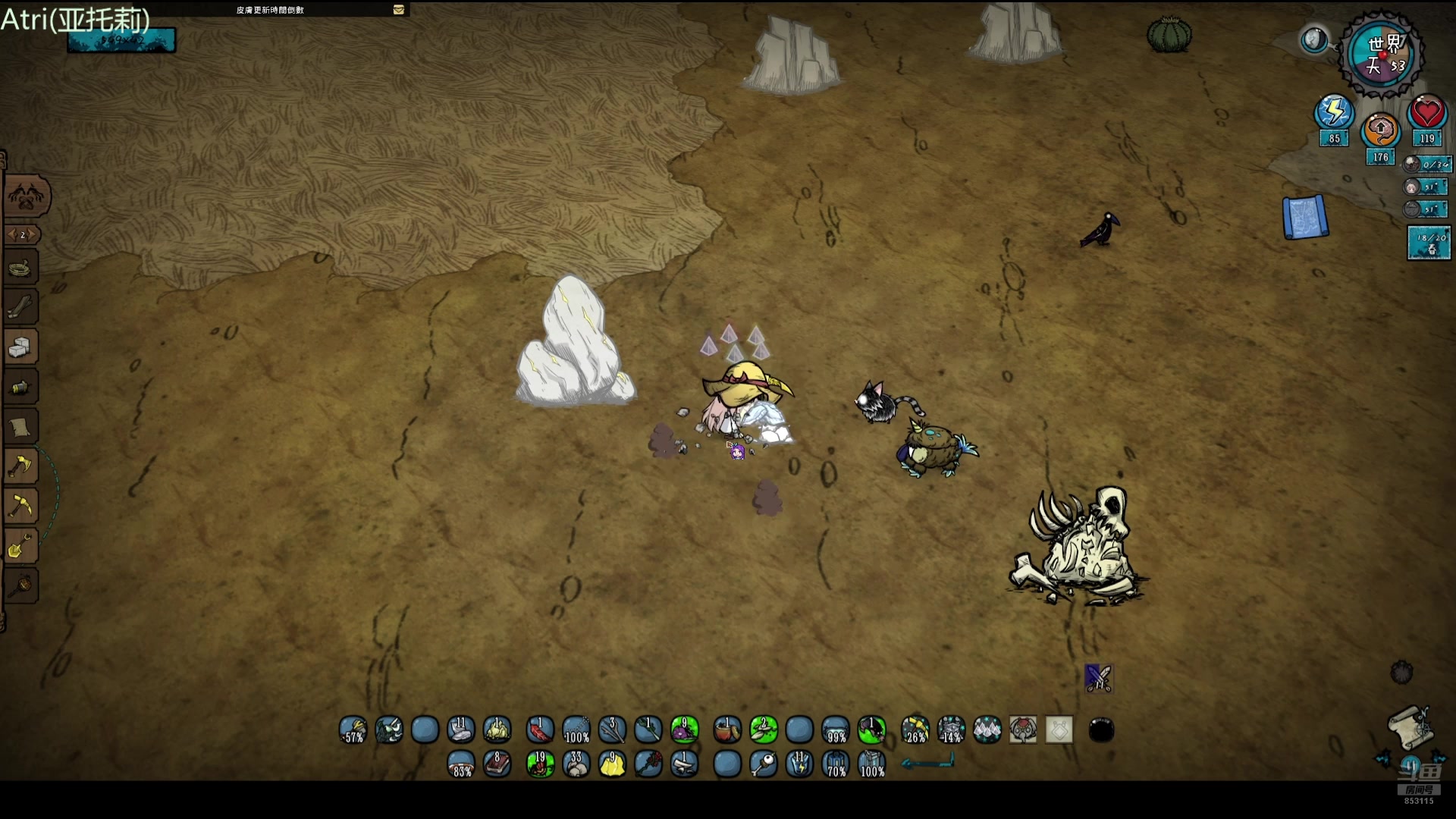Select the backpack slot with lightning item

tap(799, 764)
